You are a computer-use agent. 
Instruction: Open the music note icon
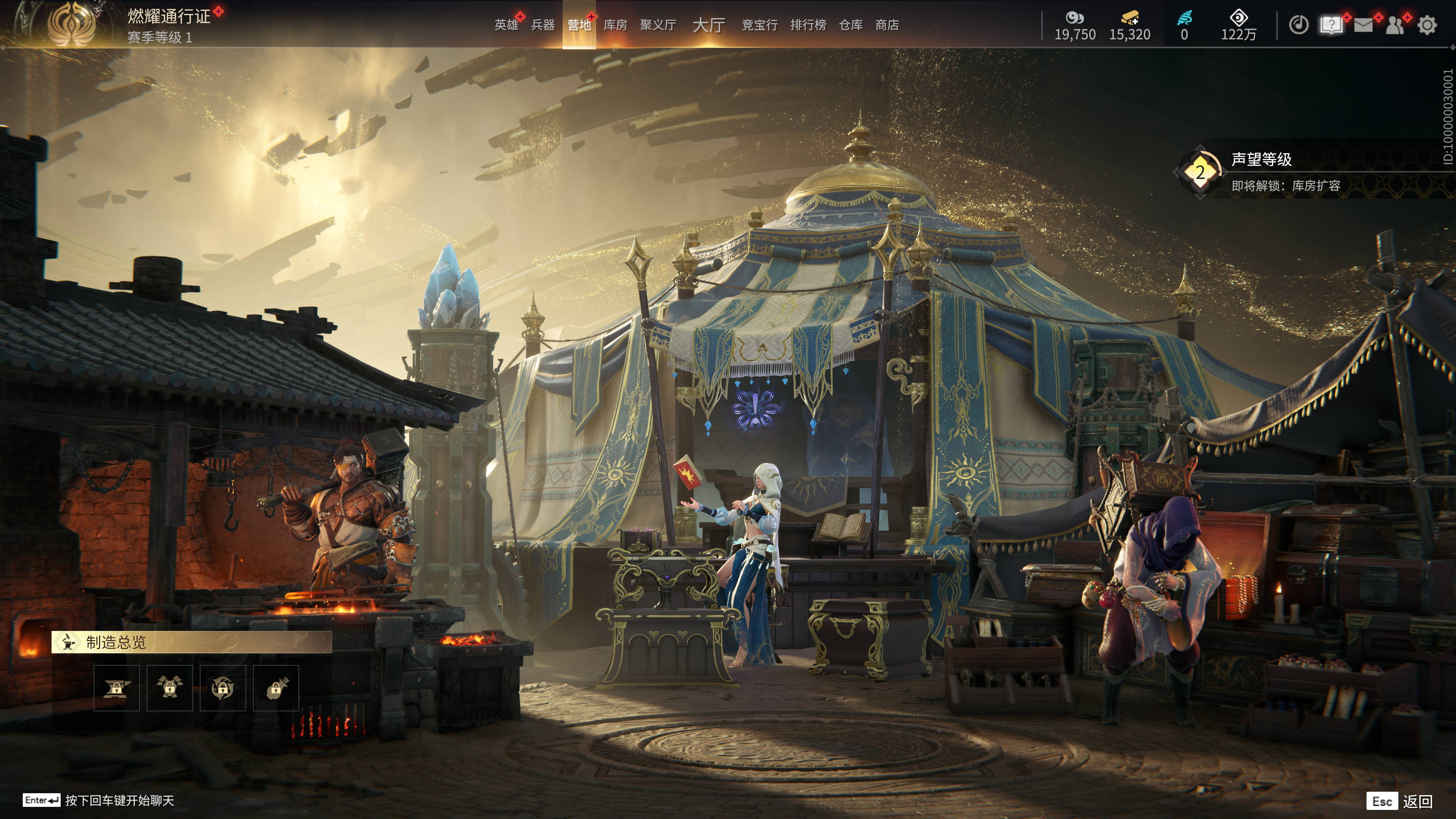click(x=1298, y=25)
